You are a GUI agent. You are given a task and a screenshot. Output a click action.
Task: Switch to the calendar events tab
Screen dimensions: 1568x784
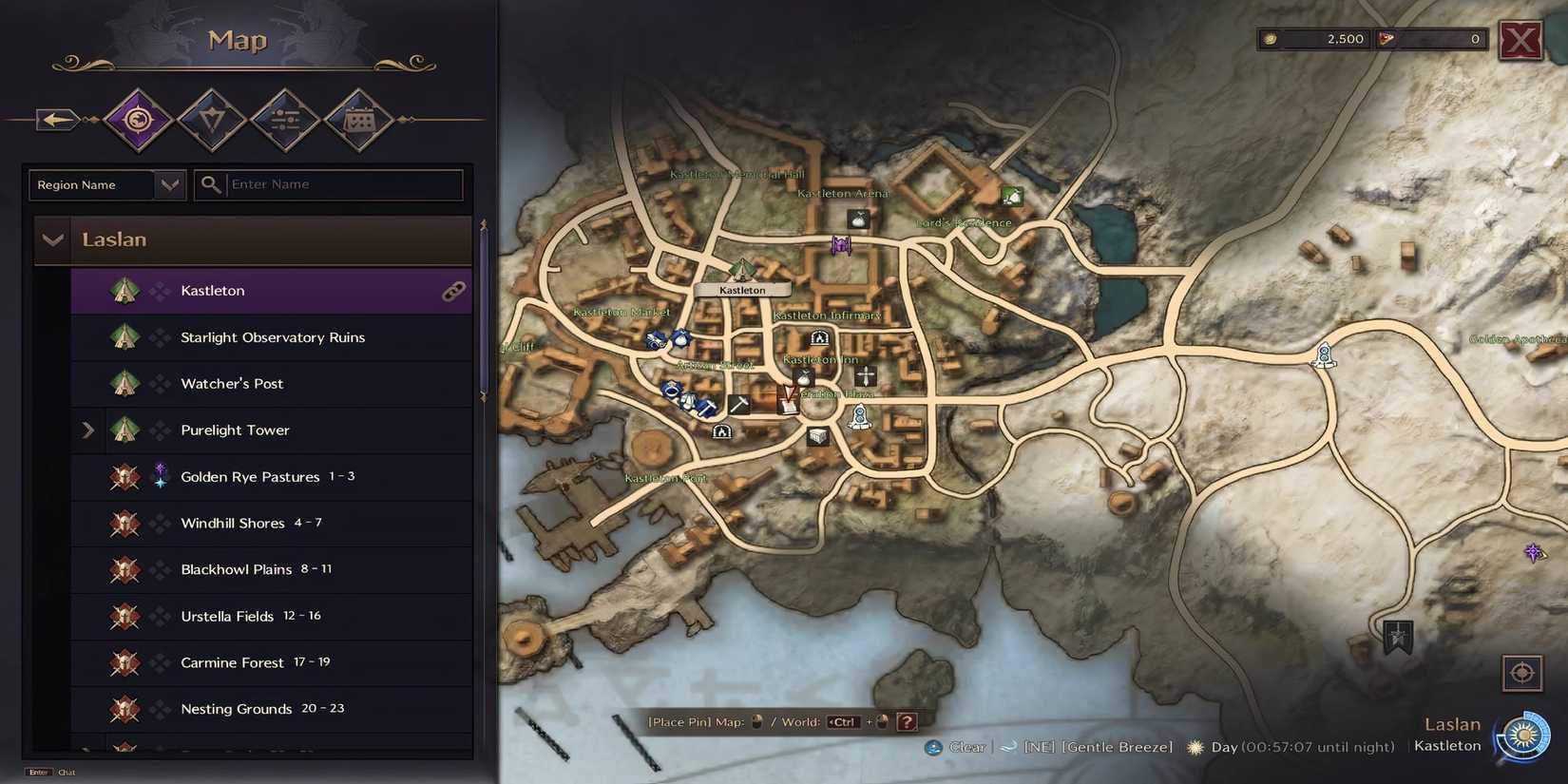click(359, 119)
